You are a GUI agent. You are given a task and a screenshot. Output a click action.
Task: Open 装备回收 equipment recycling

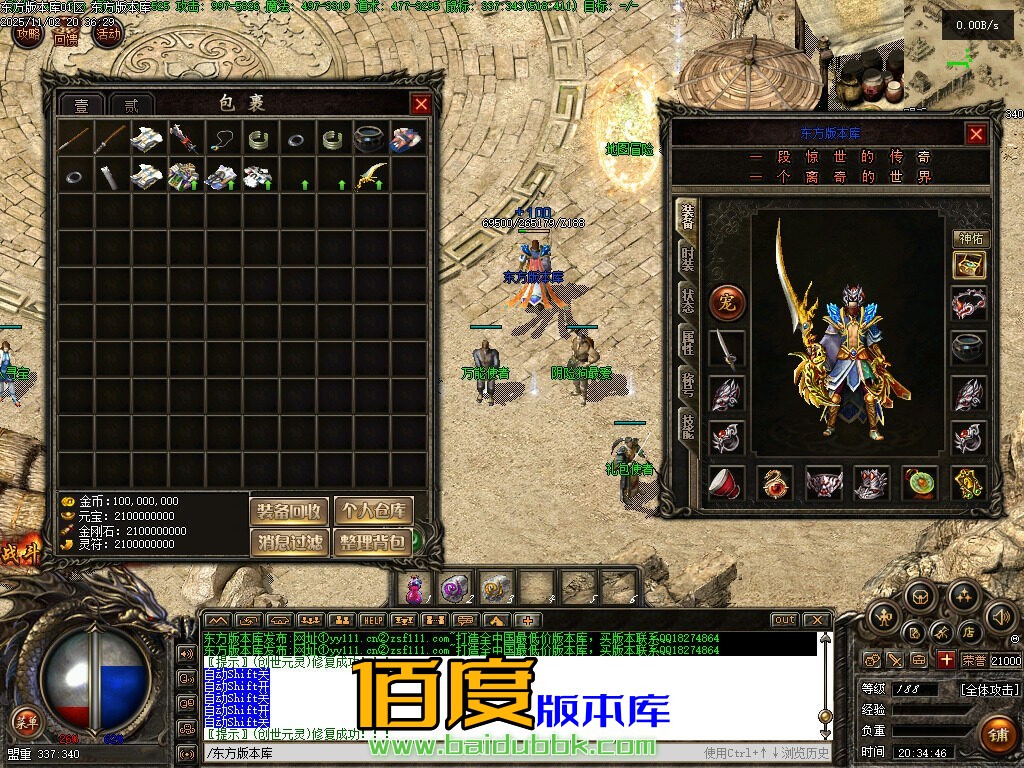pos(289,511)
